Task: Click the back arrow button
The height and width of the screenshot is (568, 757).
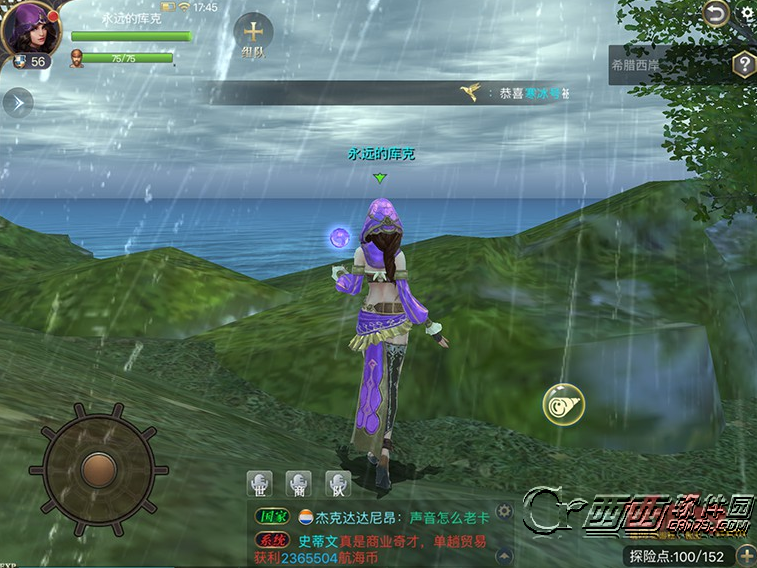Action: click(715, 13)
